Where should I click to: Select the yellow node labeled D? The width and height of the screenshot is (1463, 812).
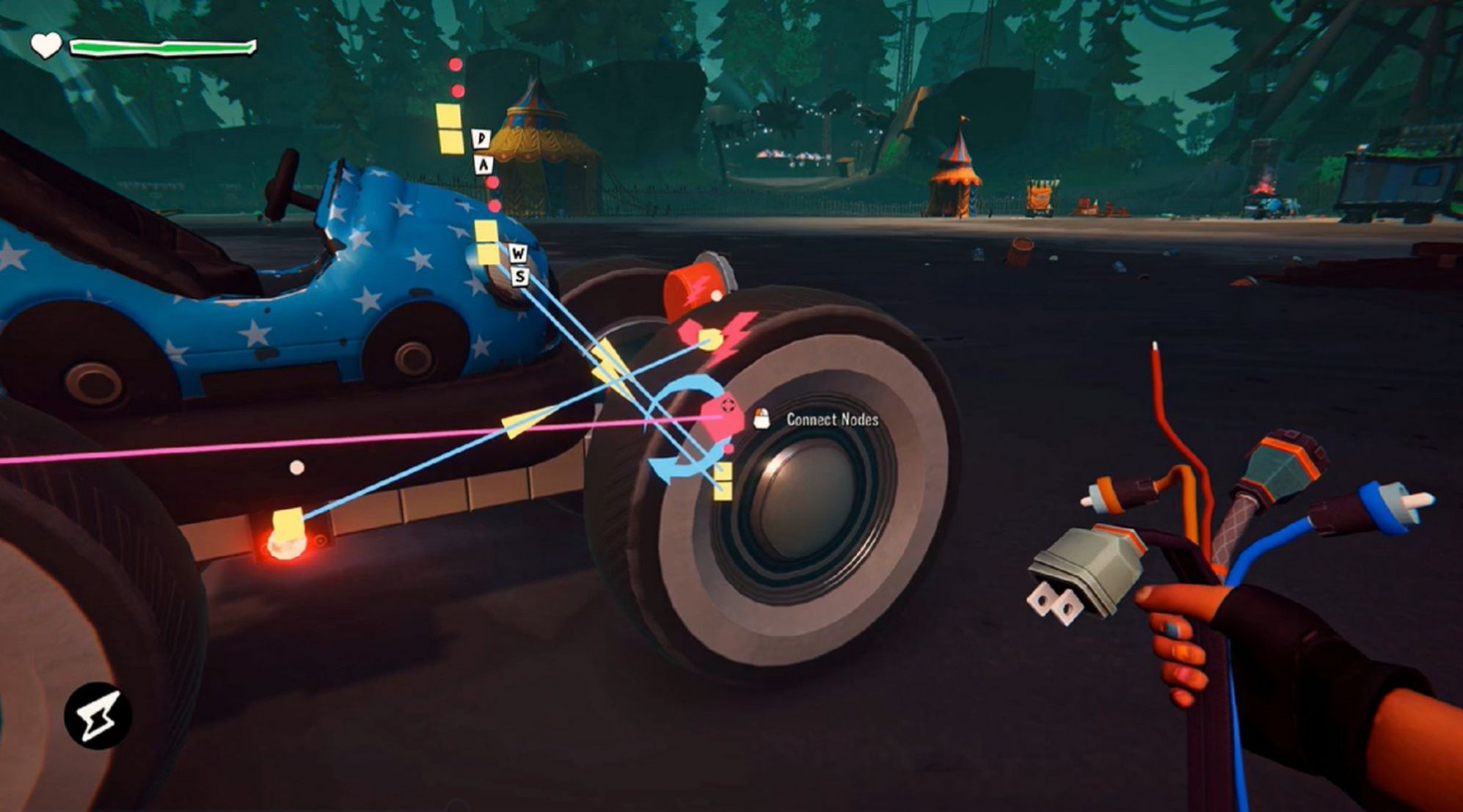[448, 117]
